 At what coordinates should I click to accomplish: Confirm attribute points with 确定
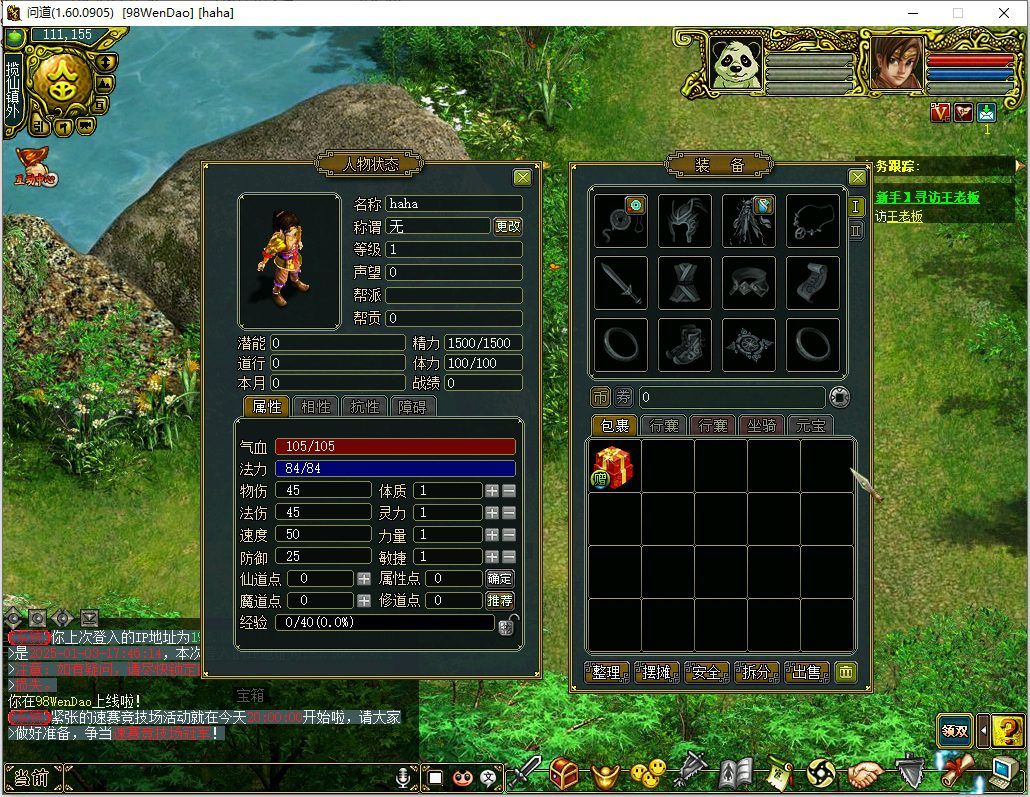pos(499,578)
